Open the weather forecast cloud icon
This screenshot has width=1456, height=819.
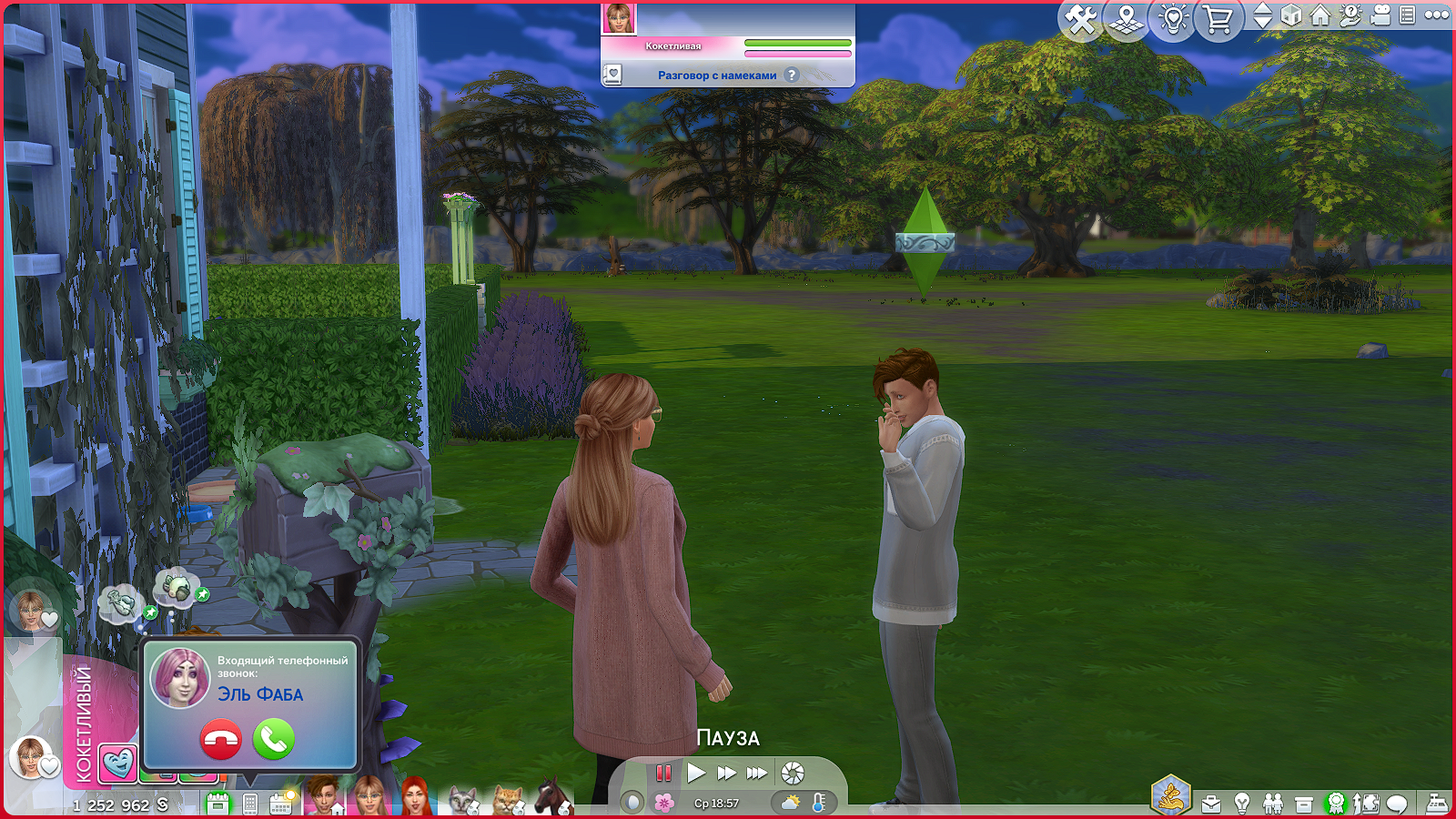tap(790, 803)
